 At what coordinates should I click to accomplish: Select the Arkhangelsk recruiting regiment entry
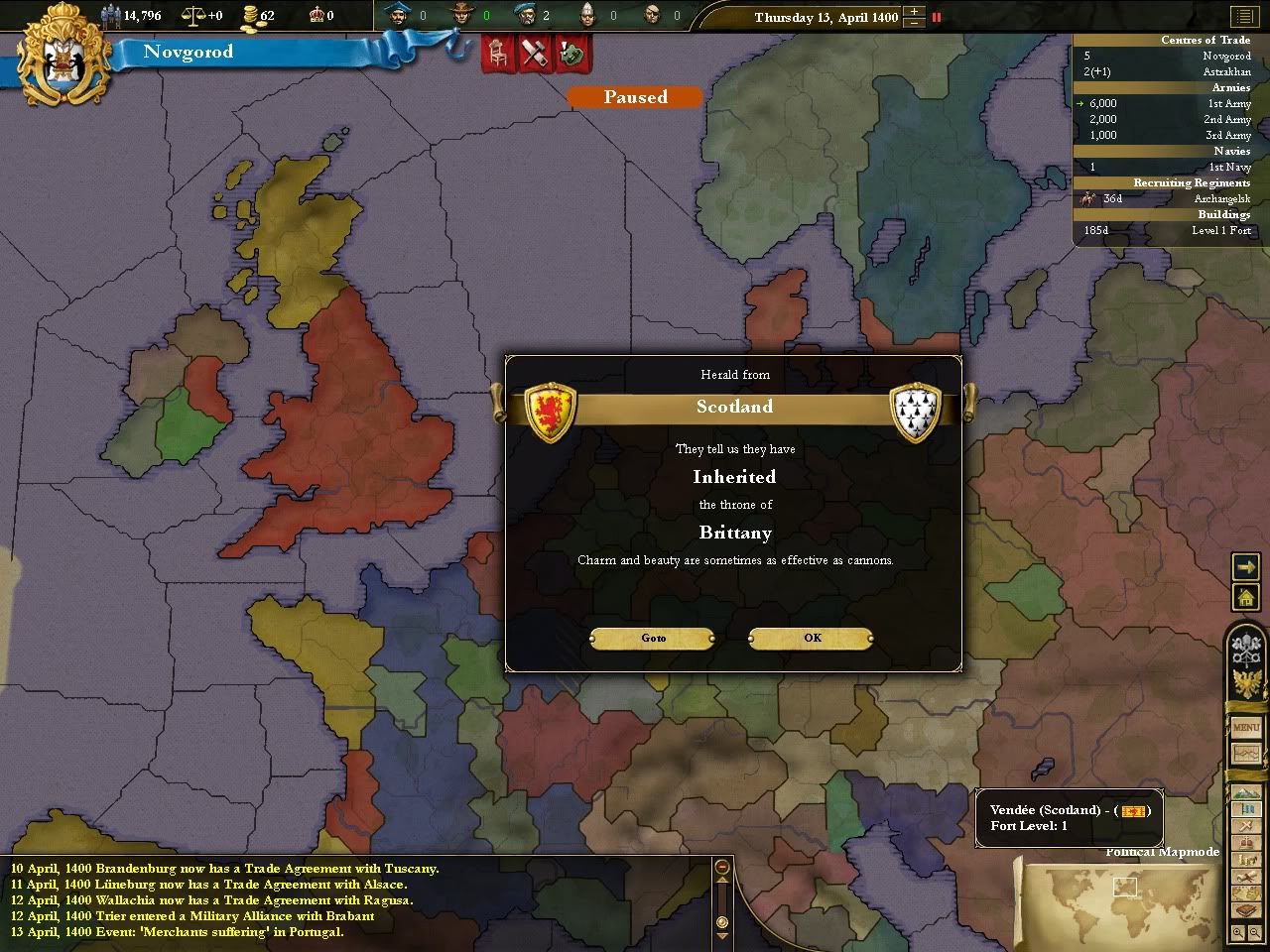(1222, 198)
